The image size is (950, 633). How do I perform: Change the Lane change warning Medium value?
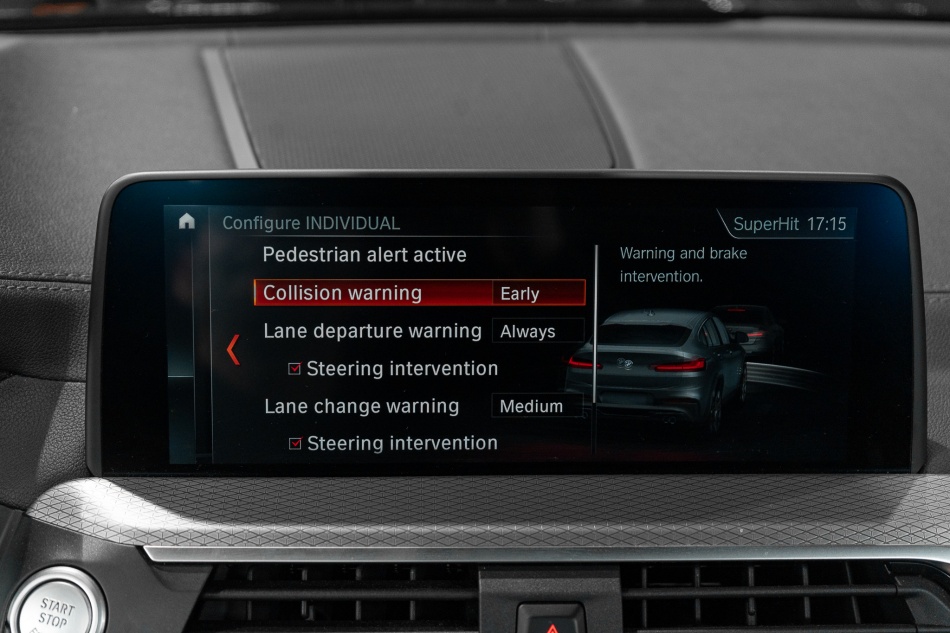(x=536, y=406)
